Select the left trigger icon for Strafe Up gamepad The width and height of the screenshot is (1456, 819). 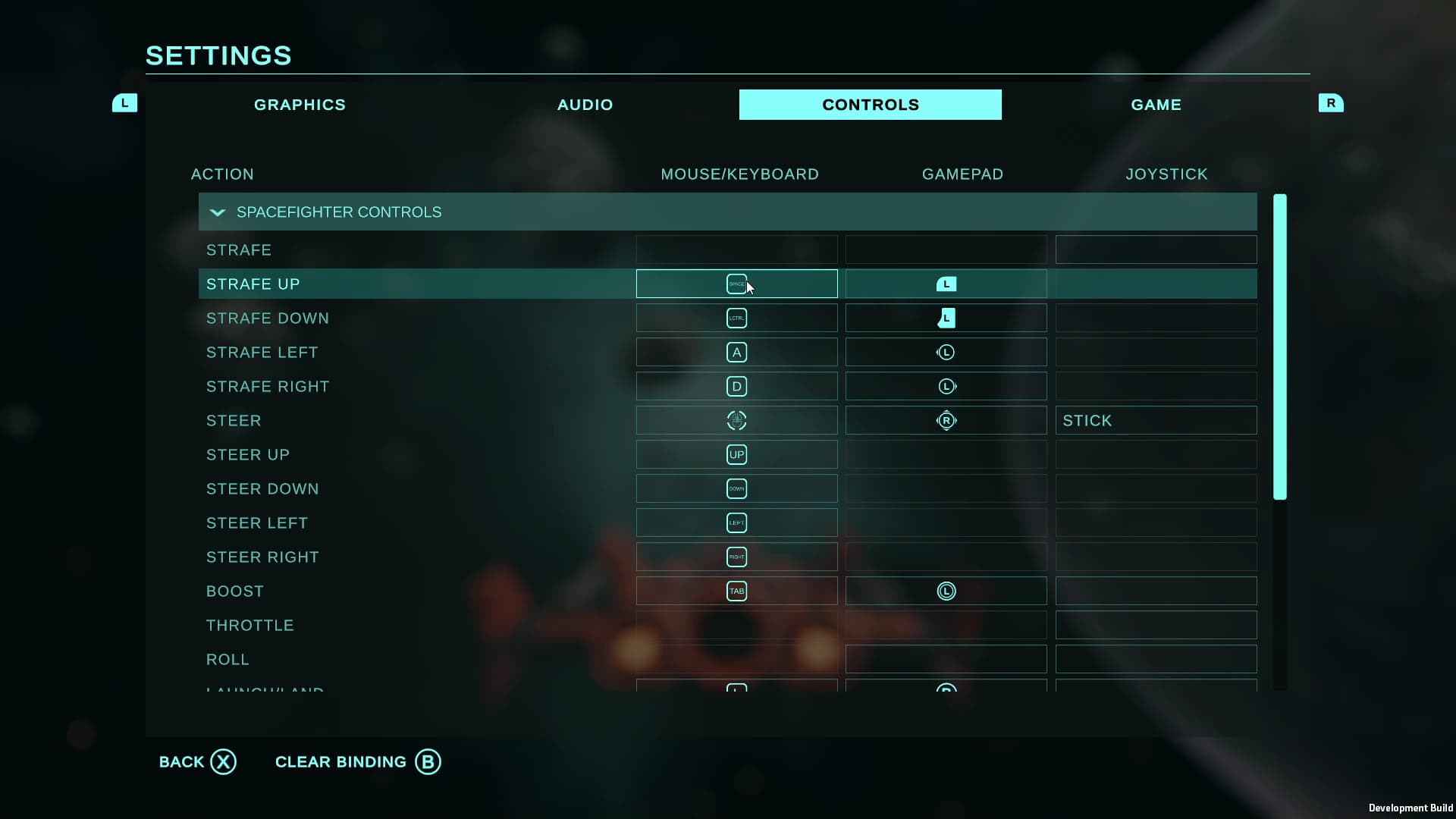tap(946, 284)
